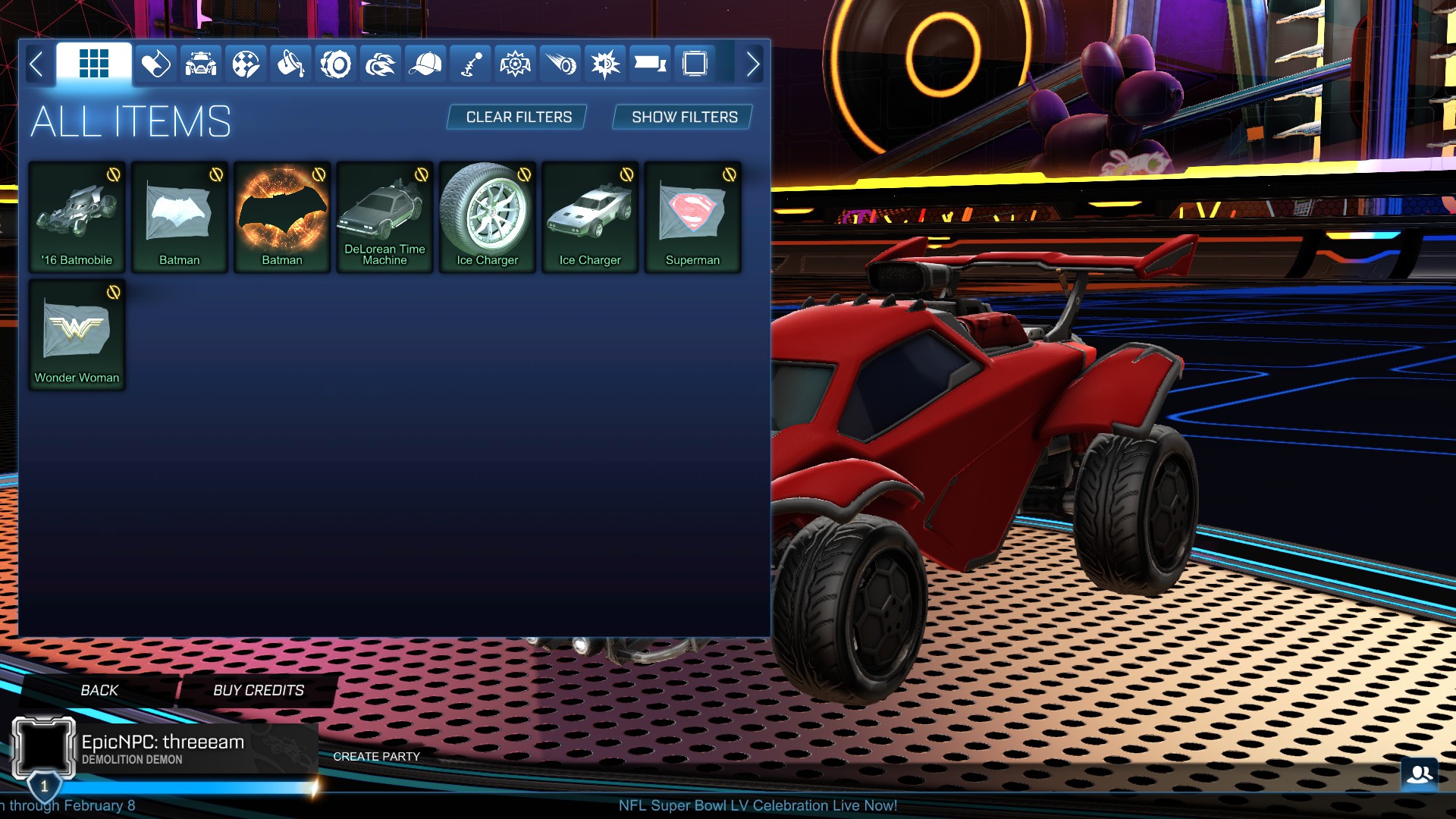Viewport: 1456px width, 819px height.
Task: Click Buy Credits
Action: coord(257,690)
